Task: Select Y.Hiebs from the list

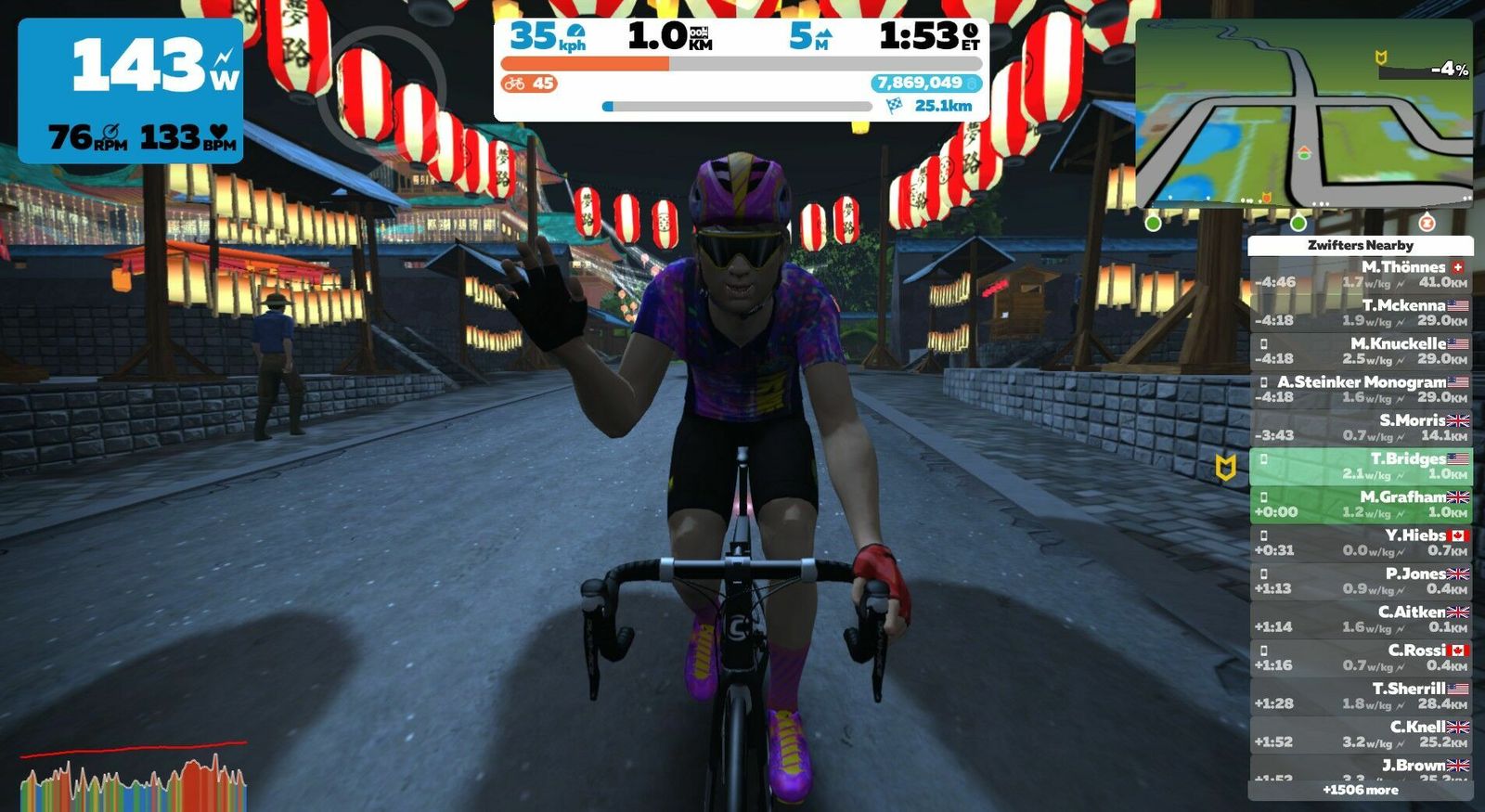Action: click(1361, 543)
